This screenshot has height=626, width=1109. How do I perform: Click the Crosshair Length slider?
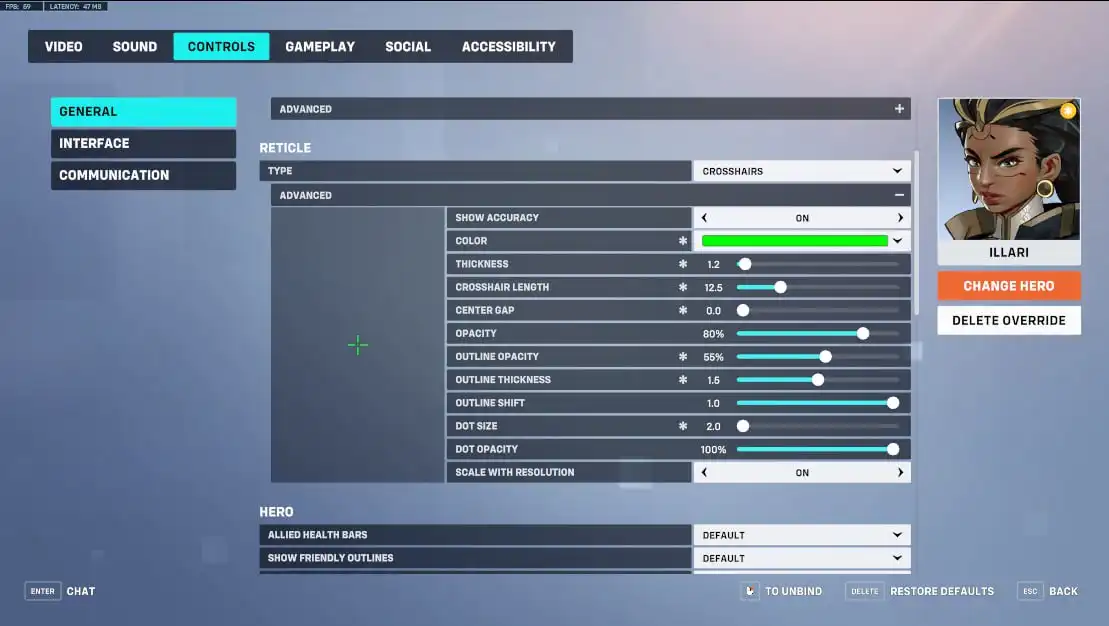(817, 287)
